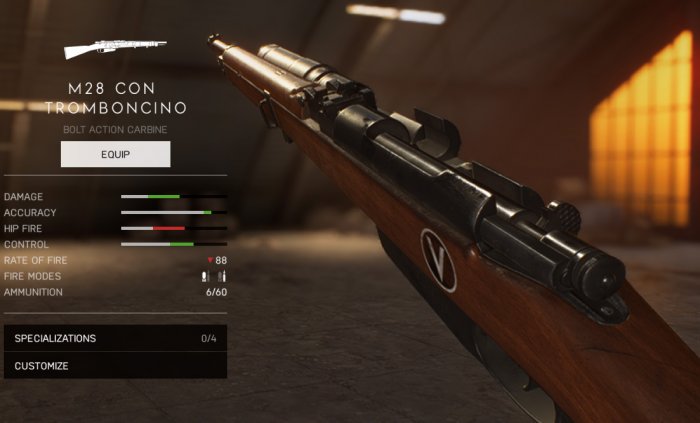Open the Customize option
The height and width of the screenshot is (423, 700).
(x=115, y=366)
